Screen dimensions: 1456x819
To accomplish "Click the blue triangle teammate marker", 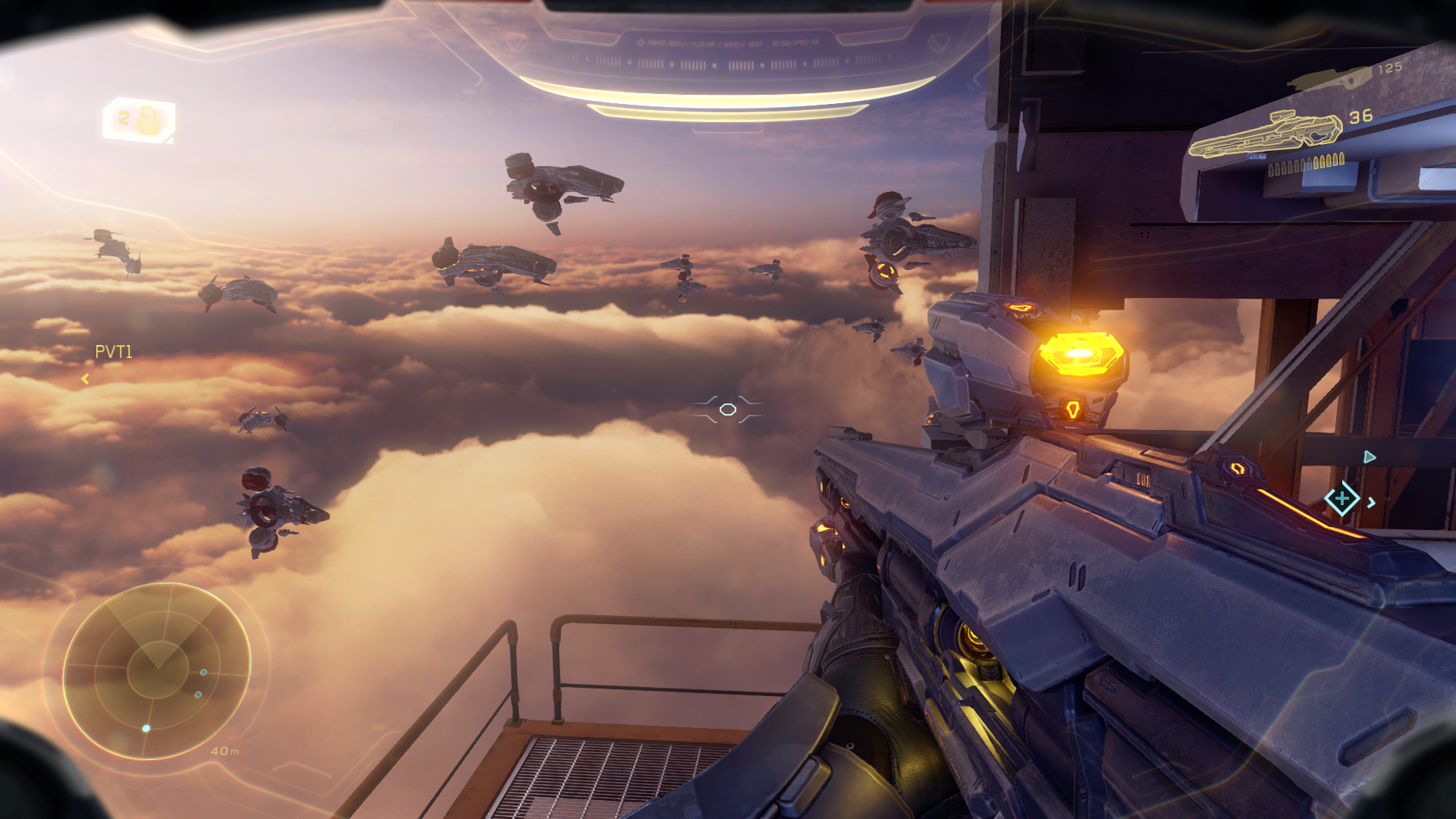I will (1369, 457).
